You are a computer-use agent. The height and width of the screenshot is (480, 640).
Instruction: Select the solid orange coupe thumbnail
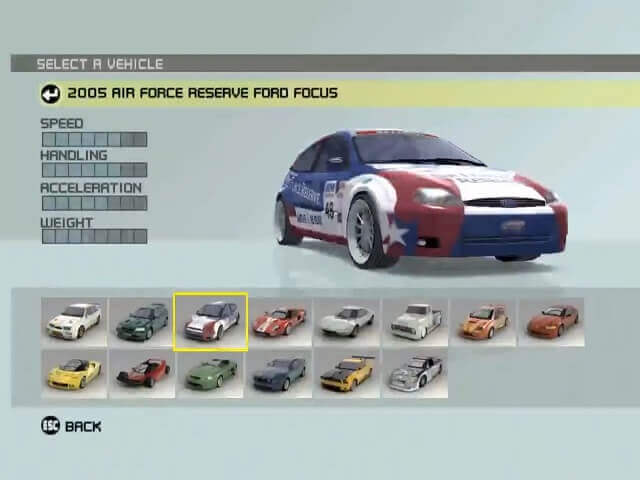[x=551, y=321]
